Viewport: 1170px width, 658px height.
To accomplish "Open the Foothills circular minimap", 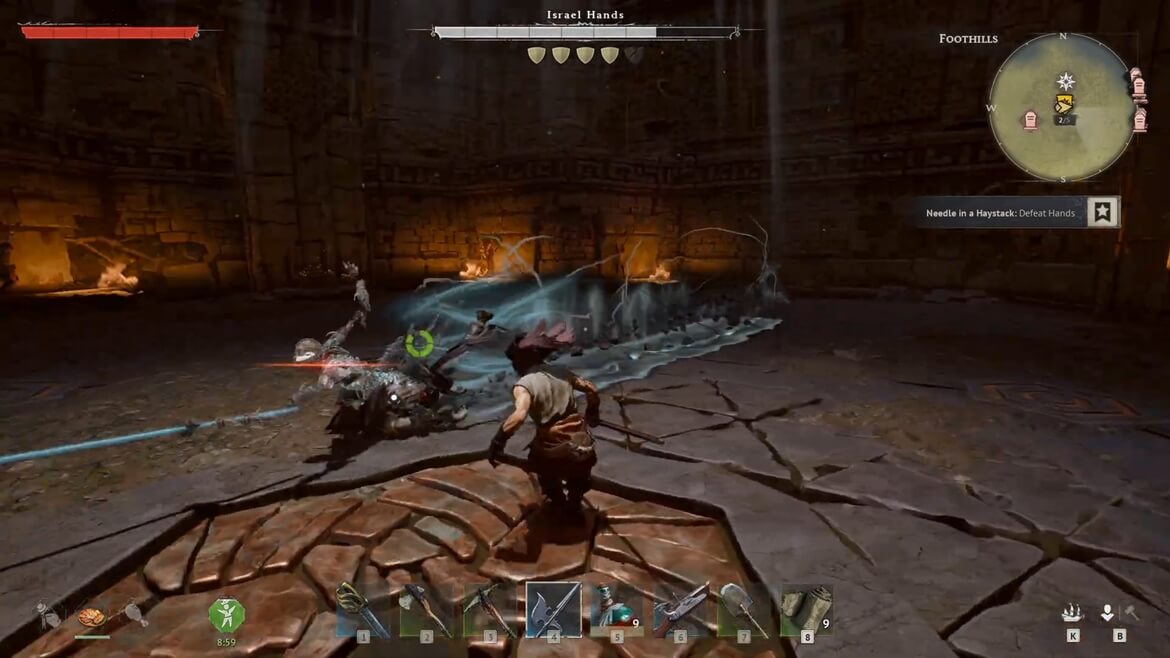I will tap(1062, 108).
